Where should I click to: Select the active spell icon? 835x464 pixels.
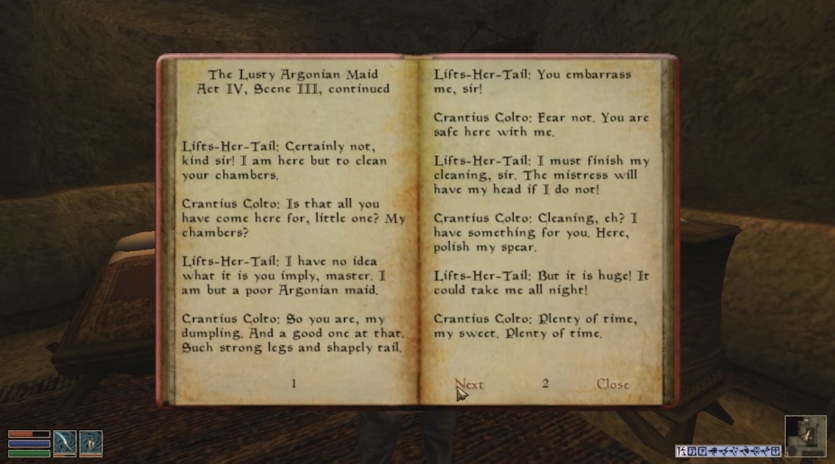91,442
